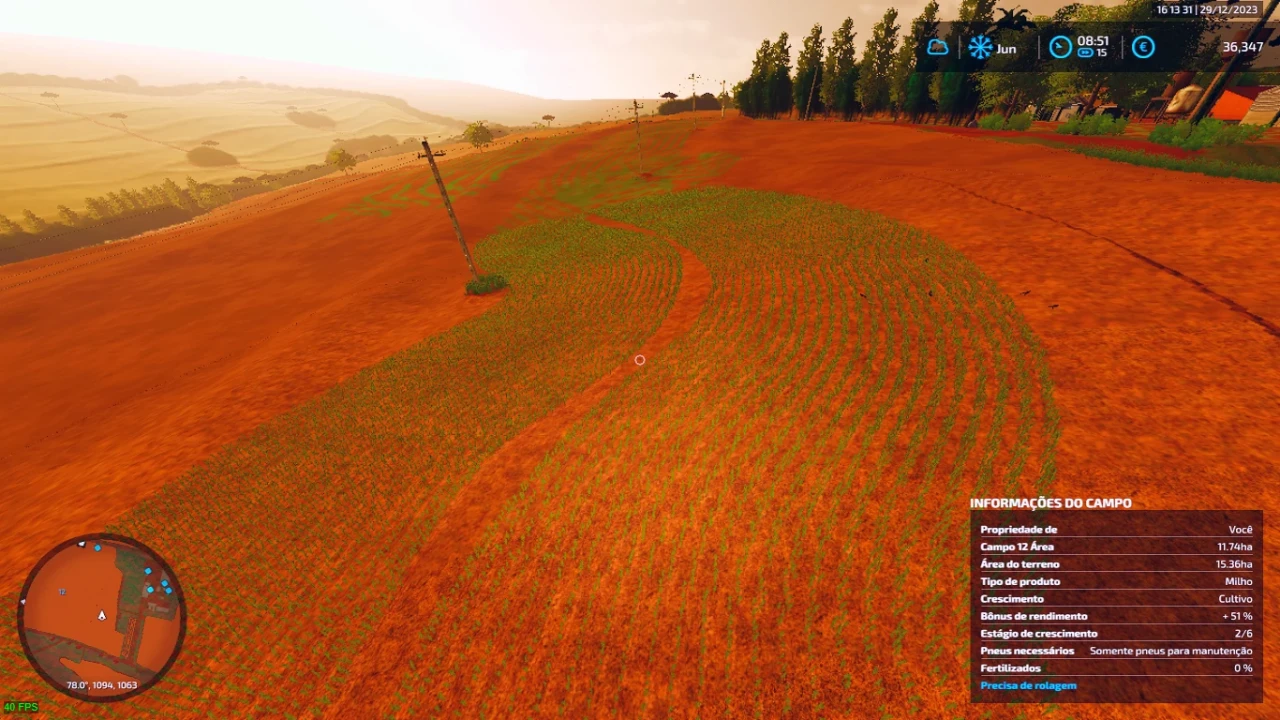This screenshot has width=1280, height=720.
Task: Click the date display 29/12/2023
Action: coord(1227,8)
